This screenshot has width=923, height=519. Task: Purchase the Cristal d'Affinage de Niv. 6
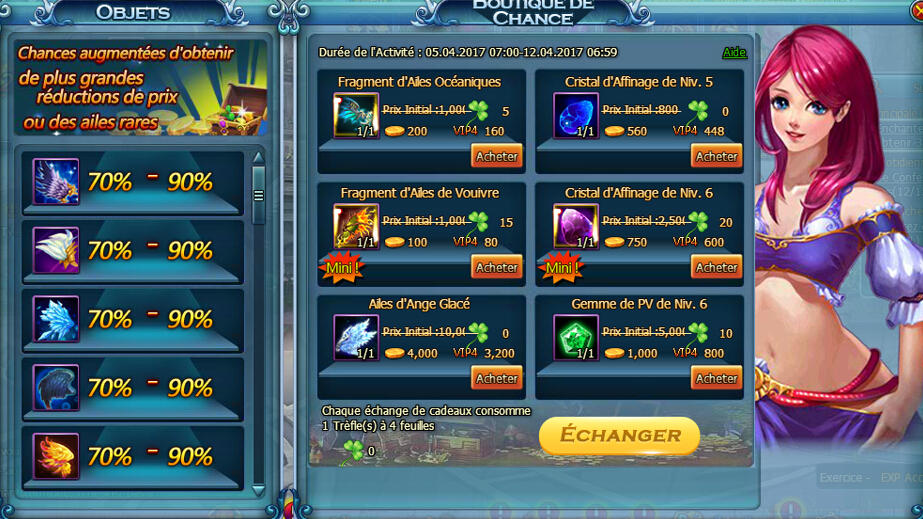click(x=716, y=267)
